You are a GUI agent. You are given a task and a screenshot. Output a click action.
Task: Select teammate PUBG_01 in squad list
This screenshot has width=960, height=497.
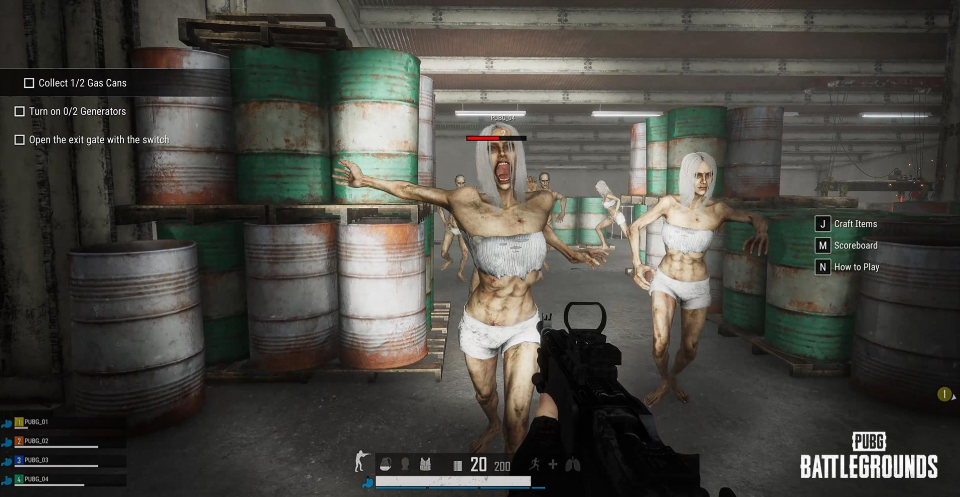point(36,423)
